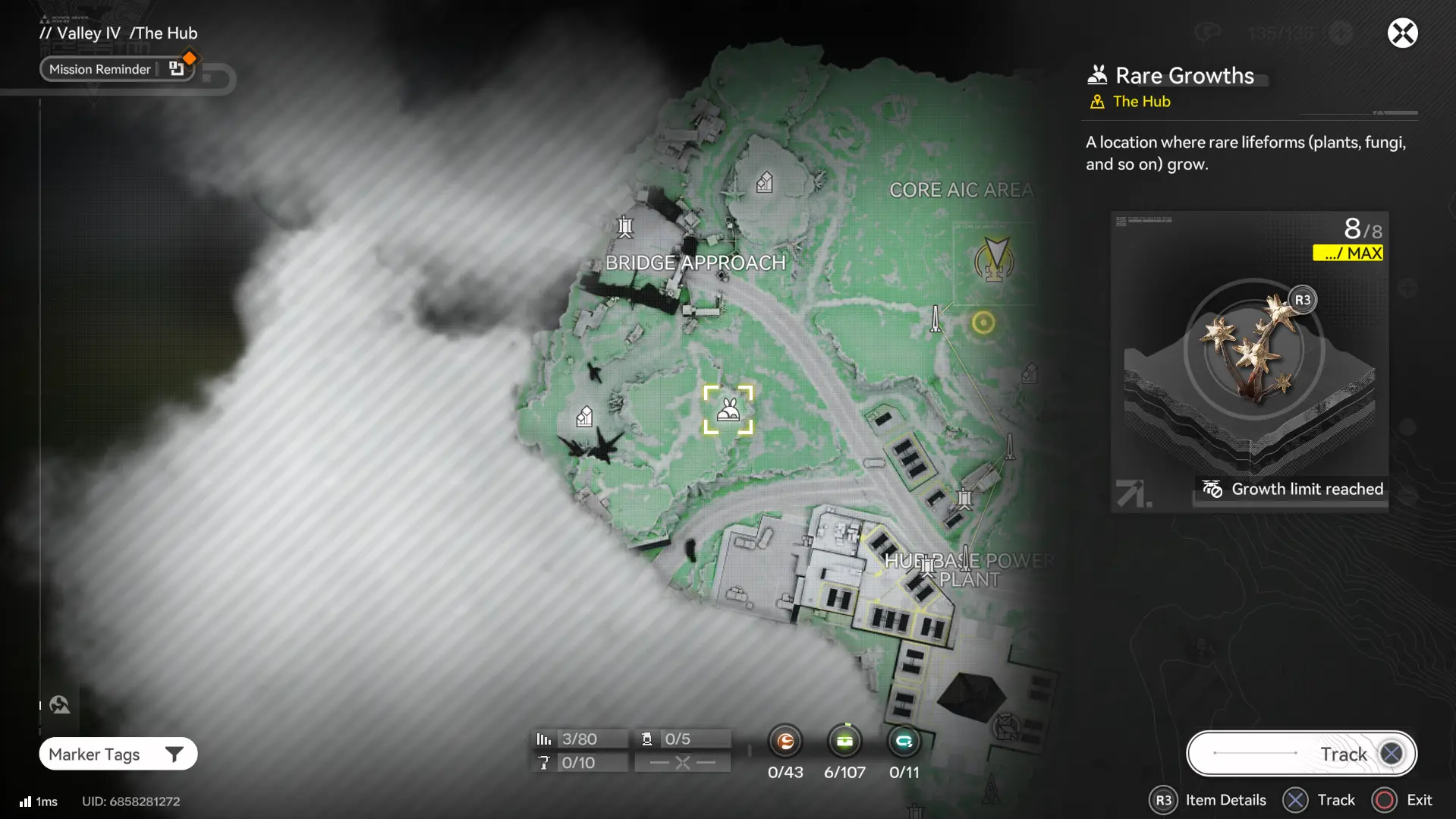
Task: Click the map marker above Bridge Approach
Action: point(625,226)
